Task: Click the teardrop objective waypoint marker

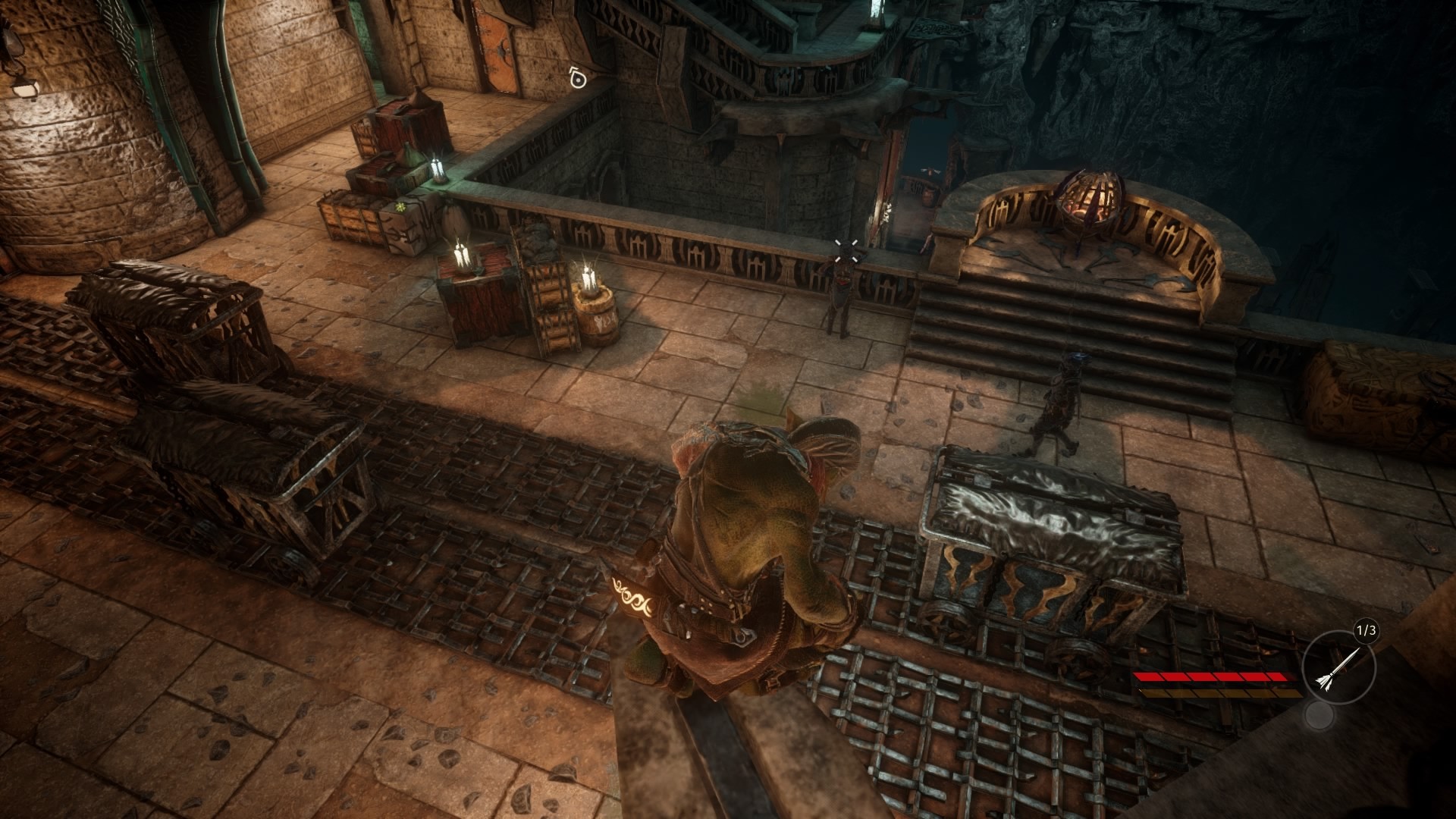Action: [578, 77]
